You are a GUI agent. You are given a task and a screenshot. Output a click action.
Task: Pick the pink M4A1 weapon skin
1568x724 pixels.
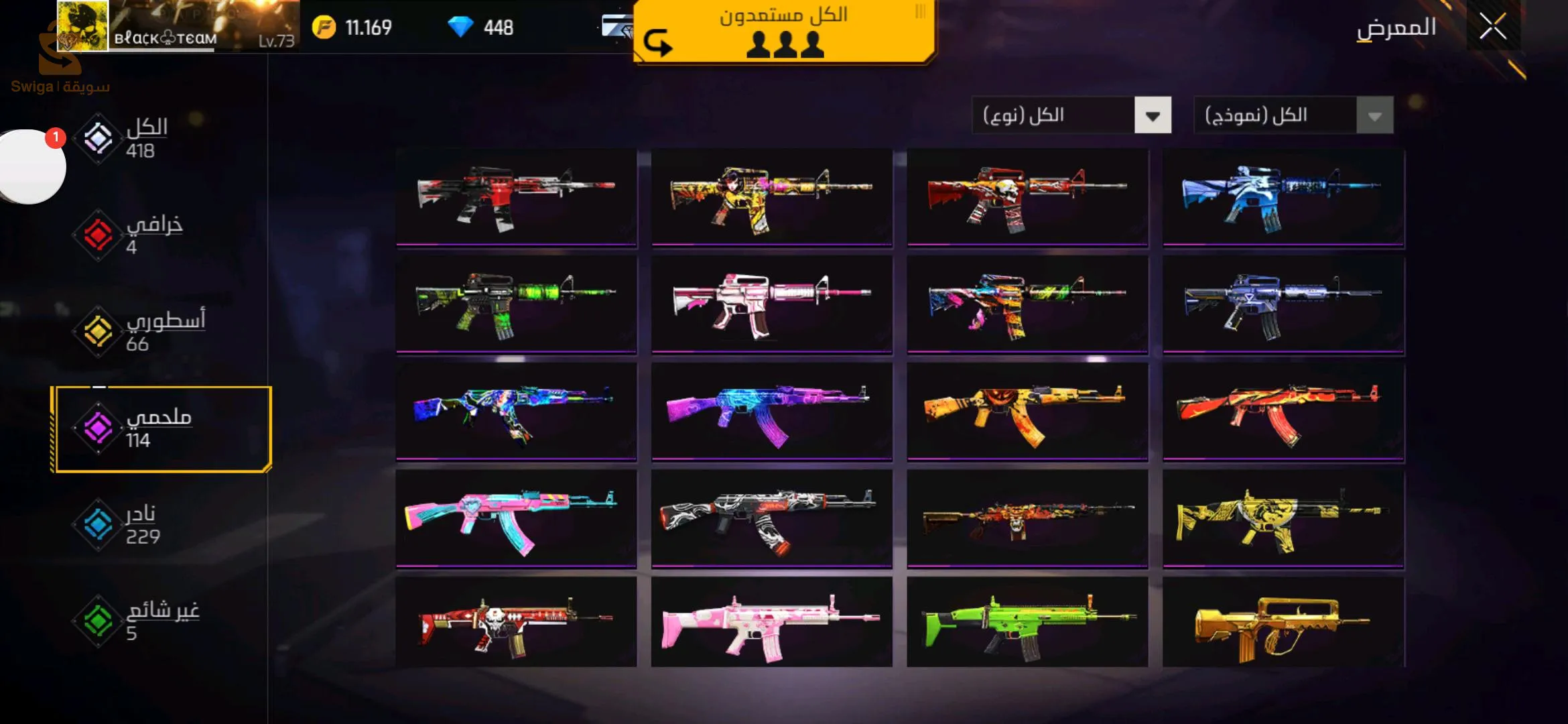point(771,304)
